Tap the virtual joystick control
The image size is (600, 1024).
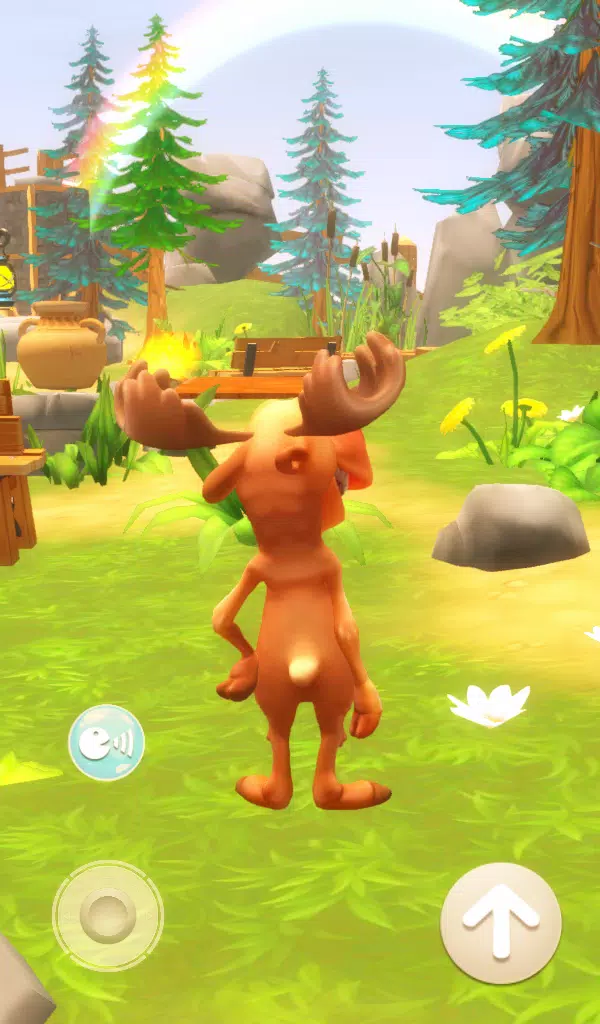pyautogui.click(x=107, y=914)
